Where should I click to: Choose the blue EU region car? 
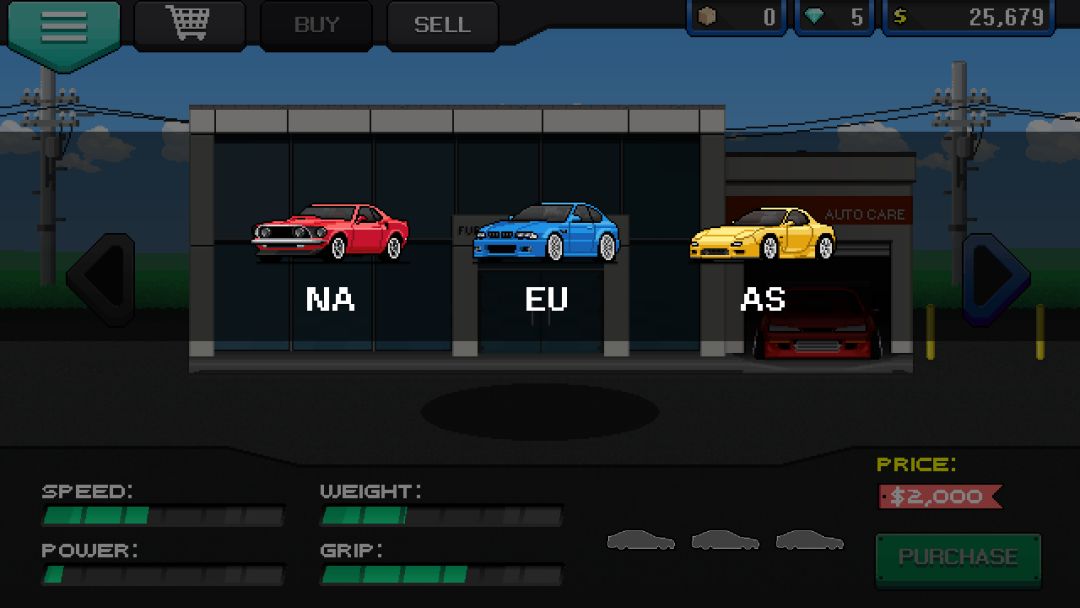click(546, 233)
